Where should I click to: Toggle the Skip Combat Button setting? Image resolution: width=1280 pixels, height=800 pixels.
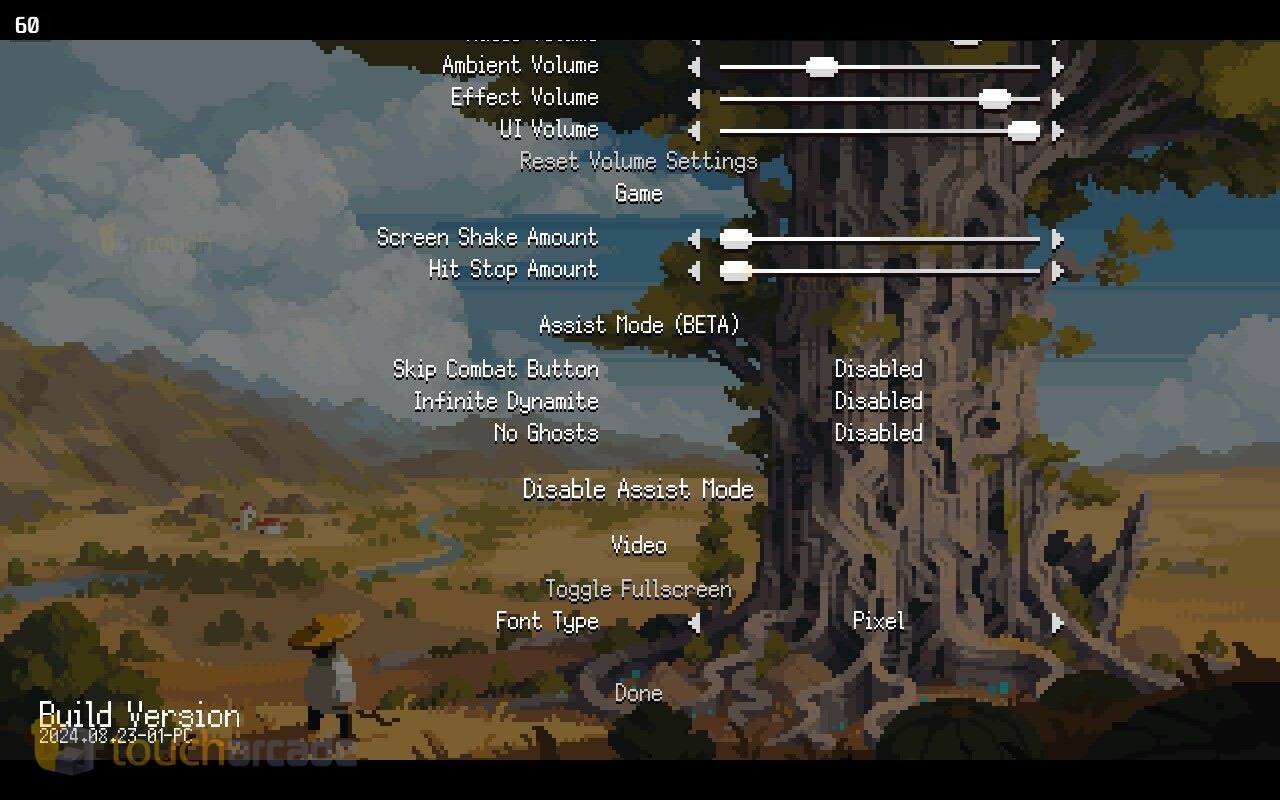click(x=878, y=369)
